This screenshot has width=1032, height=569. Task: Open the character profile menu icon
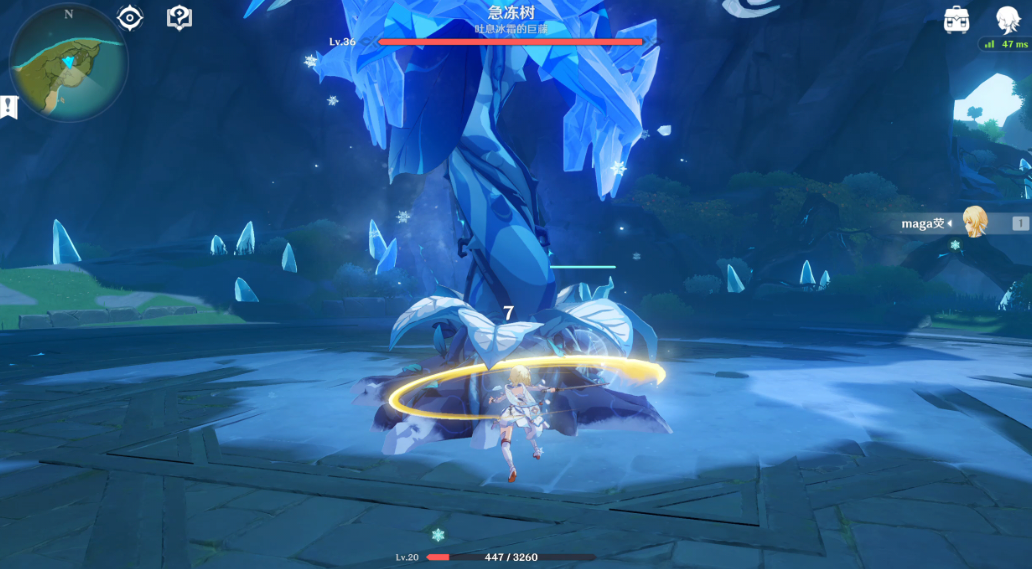1006,20
